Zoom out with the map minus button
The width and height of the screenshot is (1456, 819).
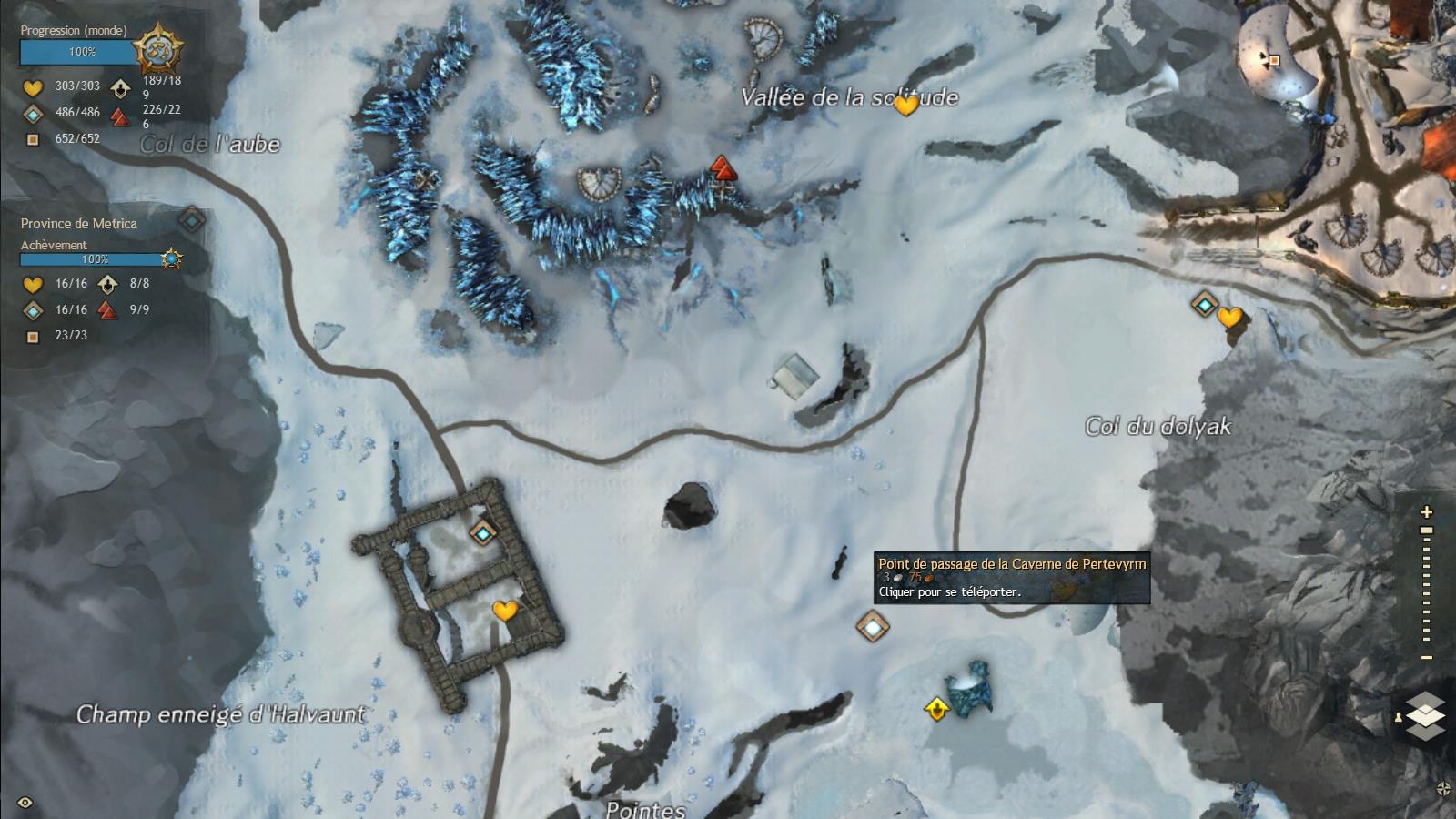tap(1427, 658)
